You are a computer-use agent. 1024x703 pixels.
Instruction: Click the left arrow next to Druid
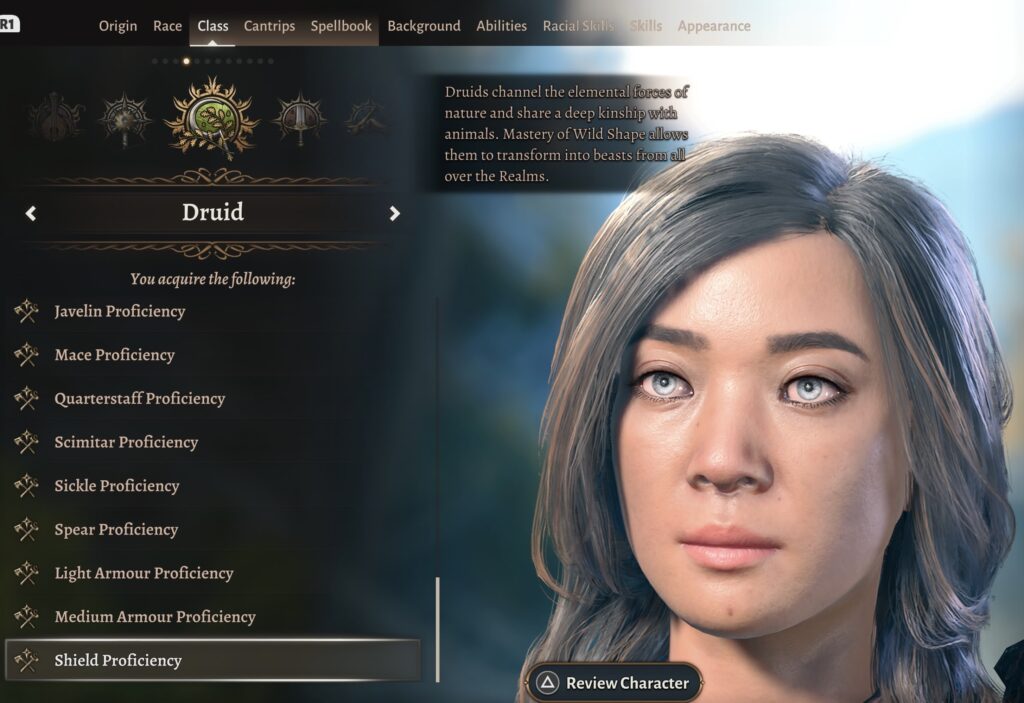31,213
